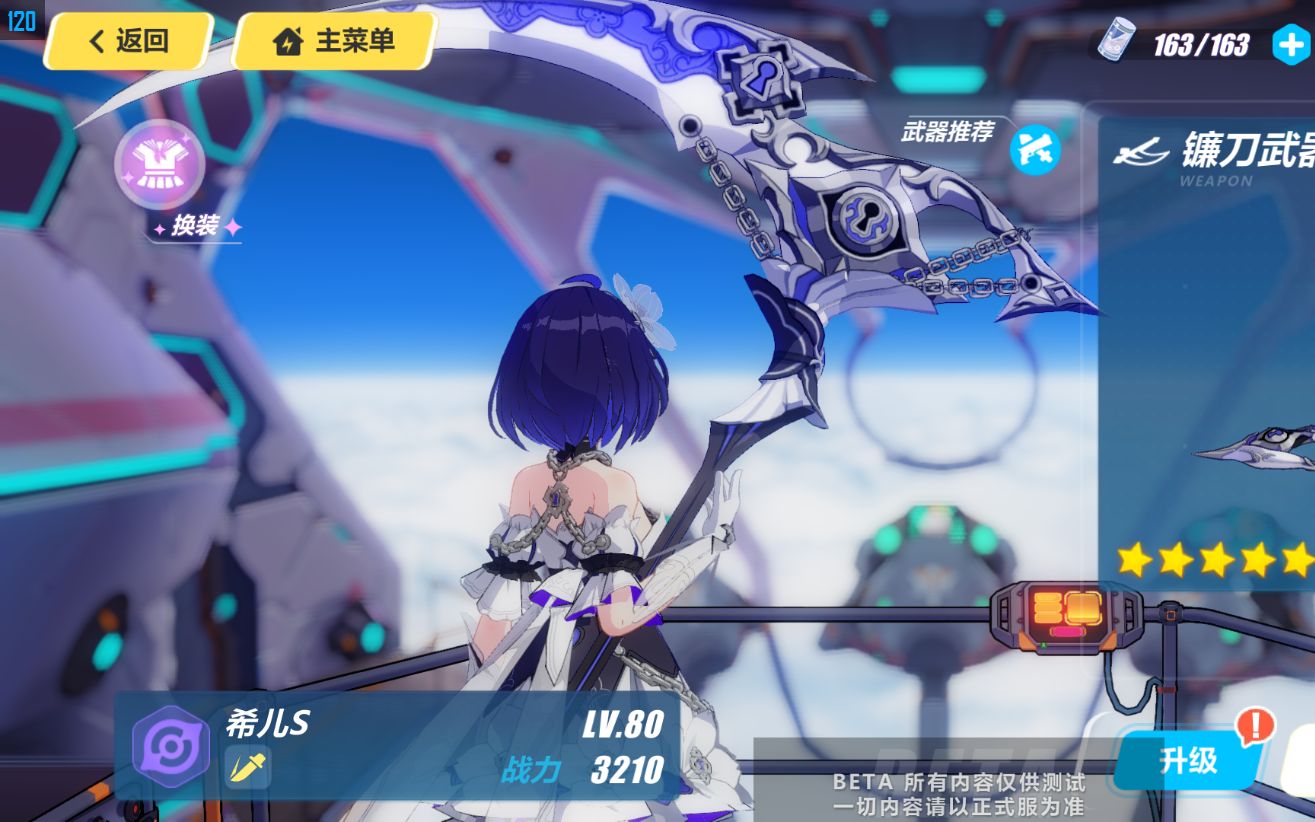Go back with the 返回 button

coord(128,42)
